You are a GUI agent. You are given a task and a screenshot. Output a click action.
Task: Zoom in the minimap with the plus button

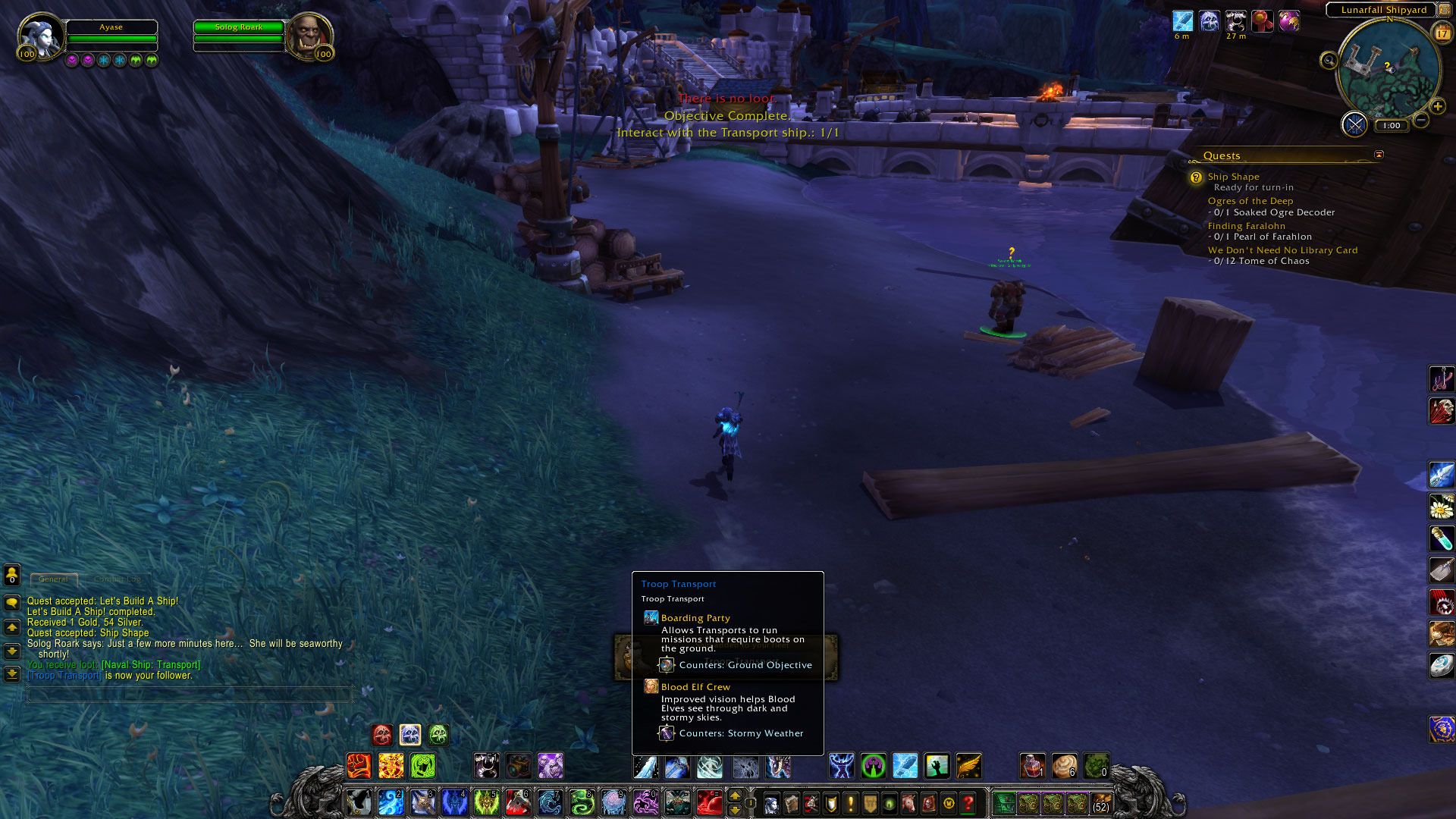click(1437, 106)
